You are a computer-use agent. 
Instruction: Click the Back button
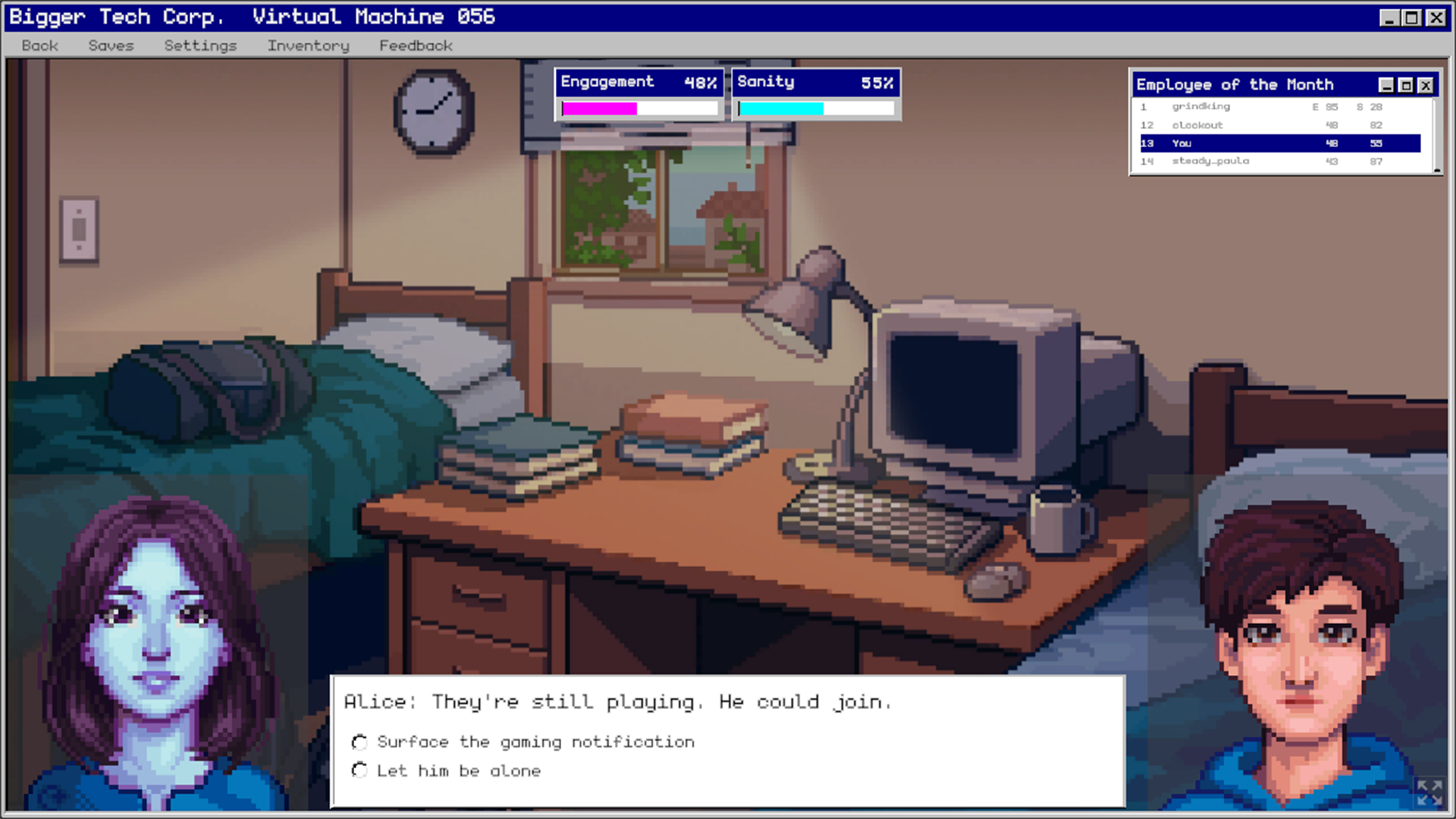(39, 45)
